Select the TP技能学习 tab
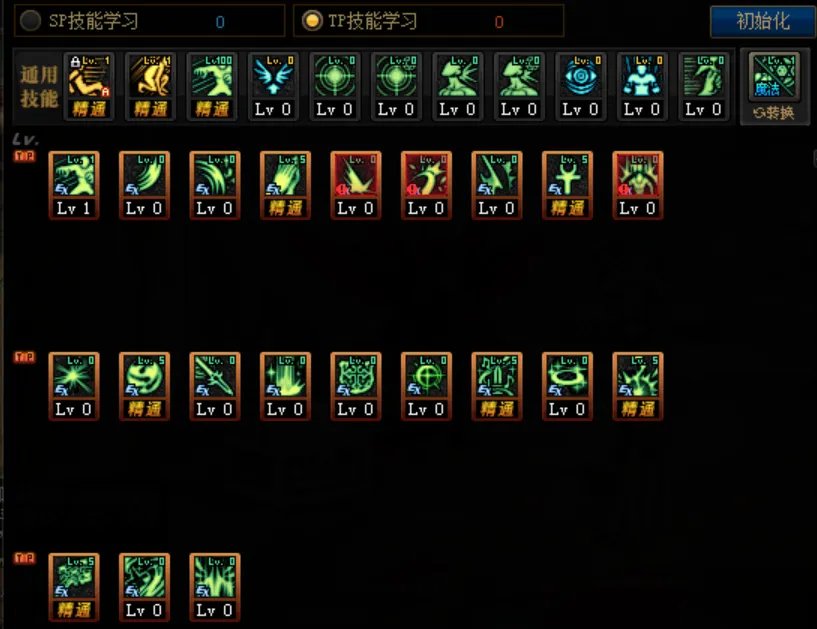This screenshot has height=629, width=817. (x=312, y=21)
